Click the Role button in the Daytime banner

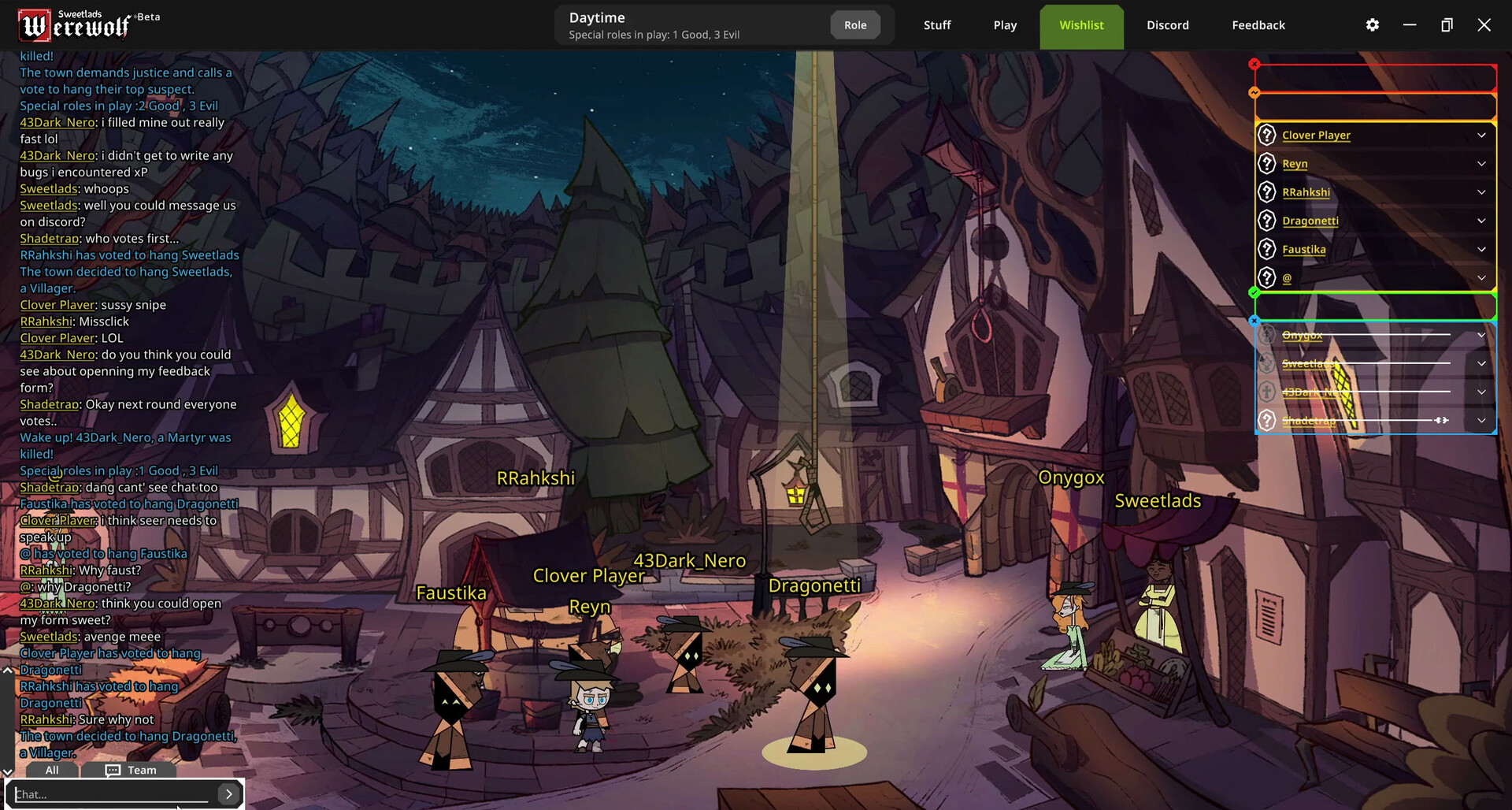tap(855, 24)
